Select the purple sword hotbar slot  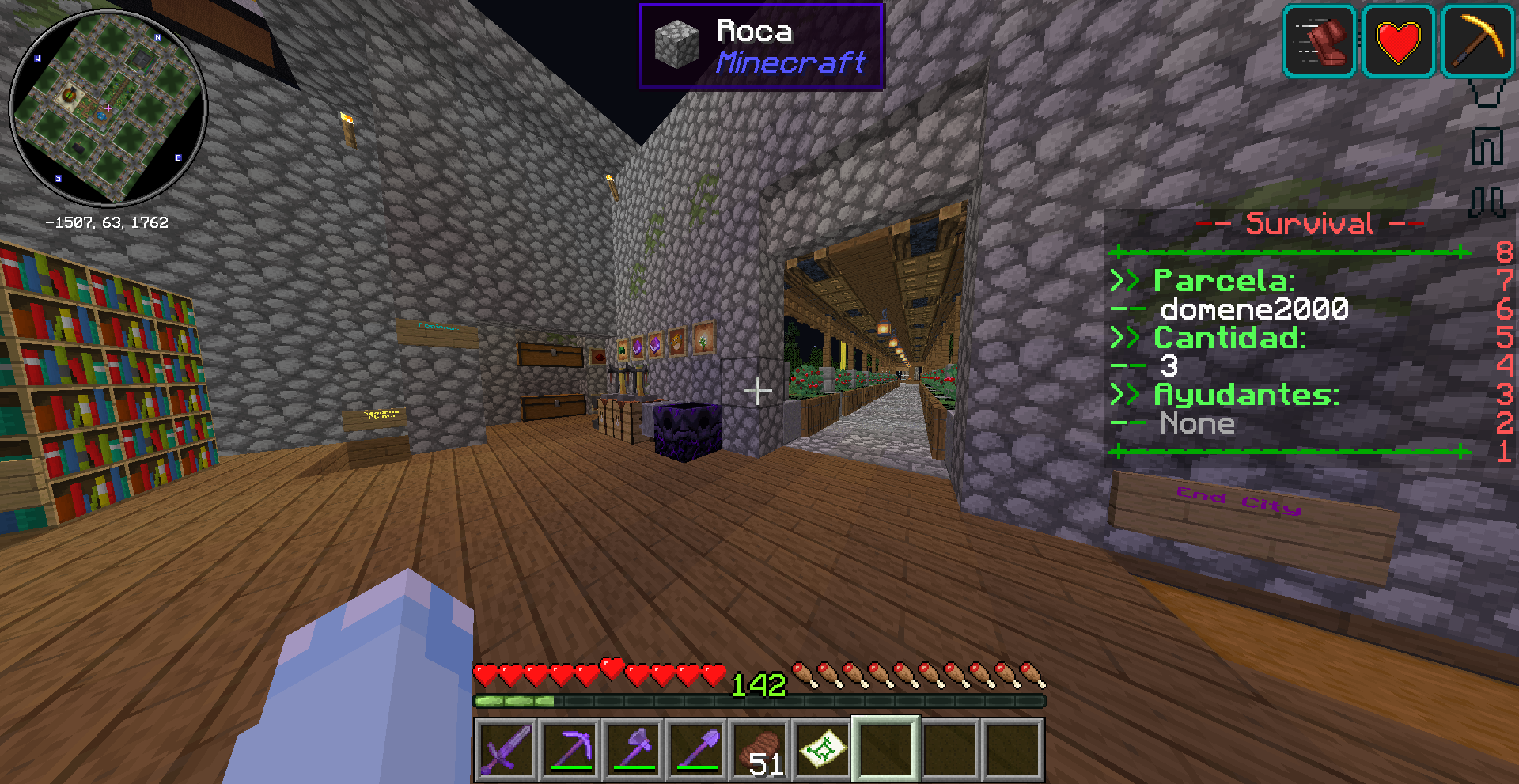[x=506, y=748]
